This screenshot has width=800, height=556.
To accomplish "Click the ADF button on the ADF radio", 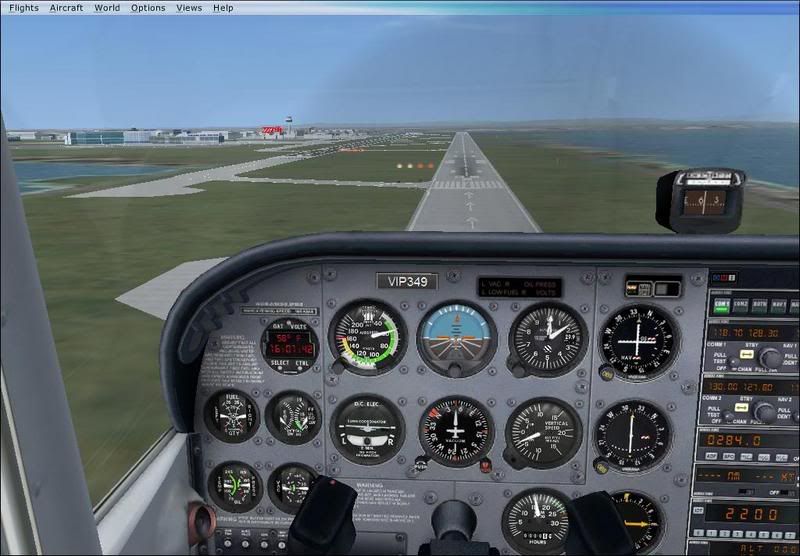I will (711, 456).
